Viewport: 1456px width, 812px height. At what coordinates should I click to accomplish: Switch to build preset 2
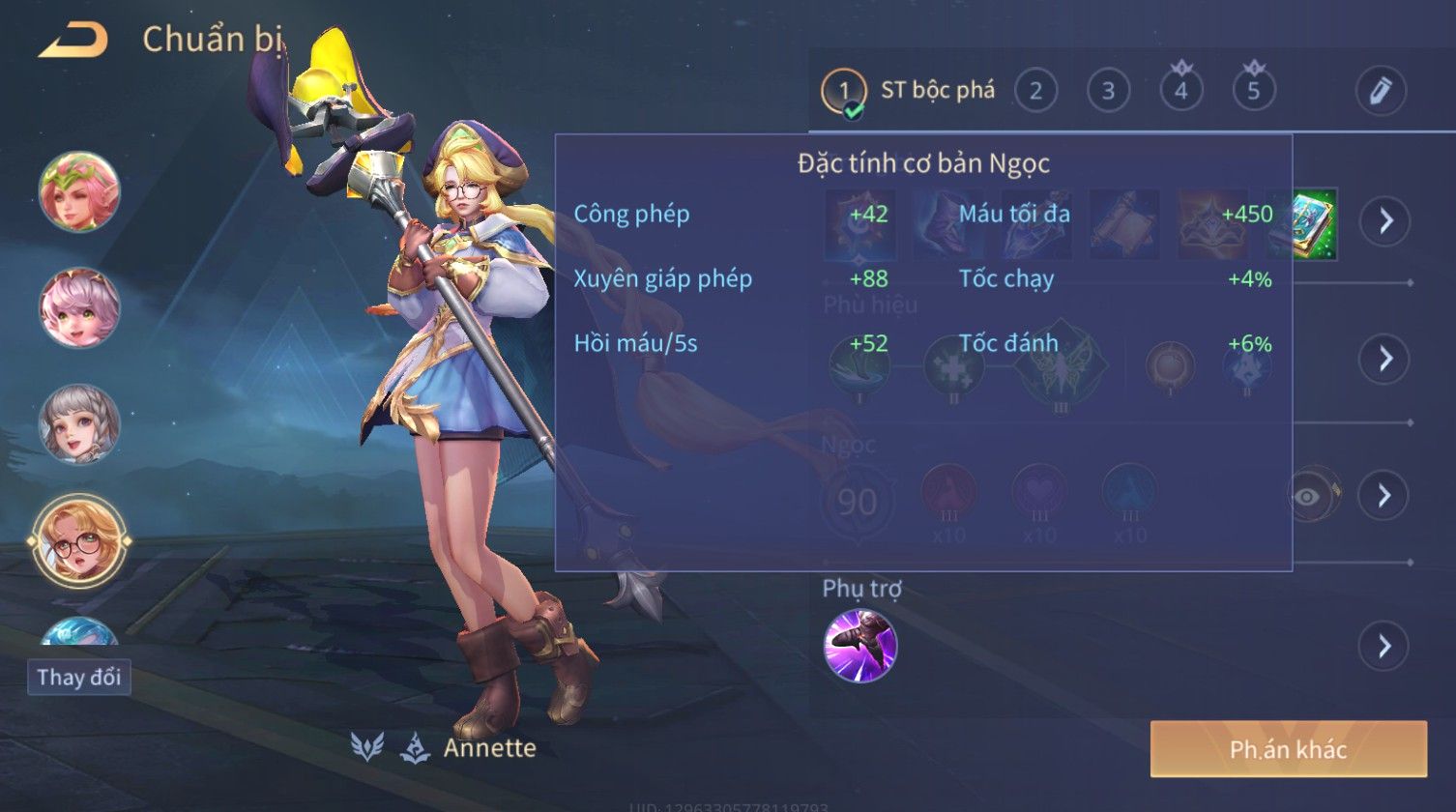coord(1035,92)
